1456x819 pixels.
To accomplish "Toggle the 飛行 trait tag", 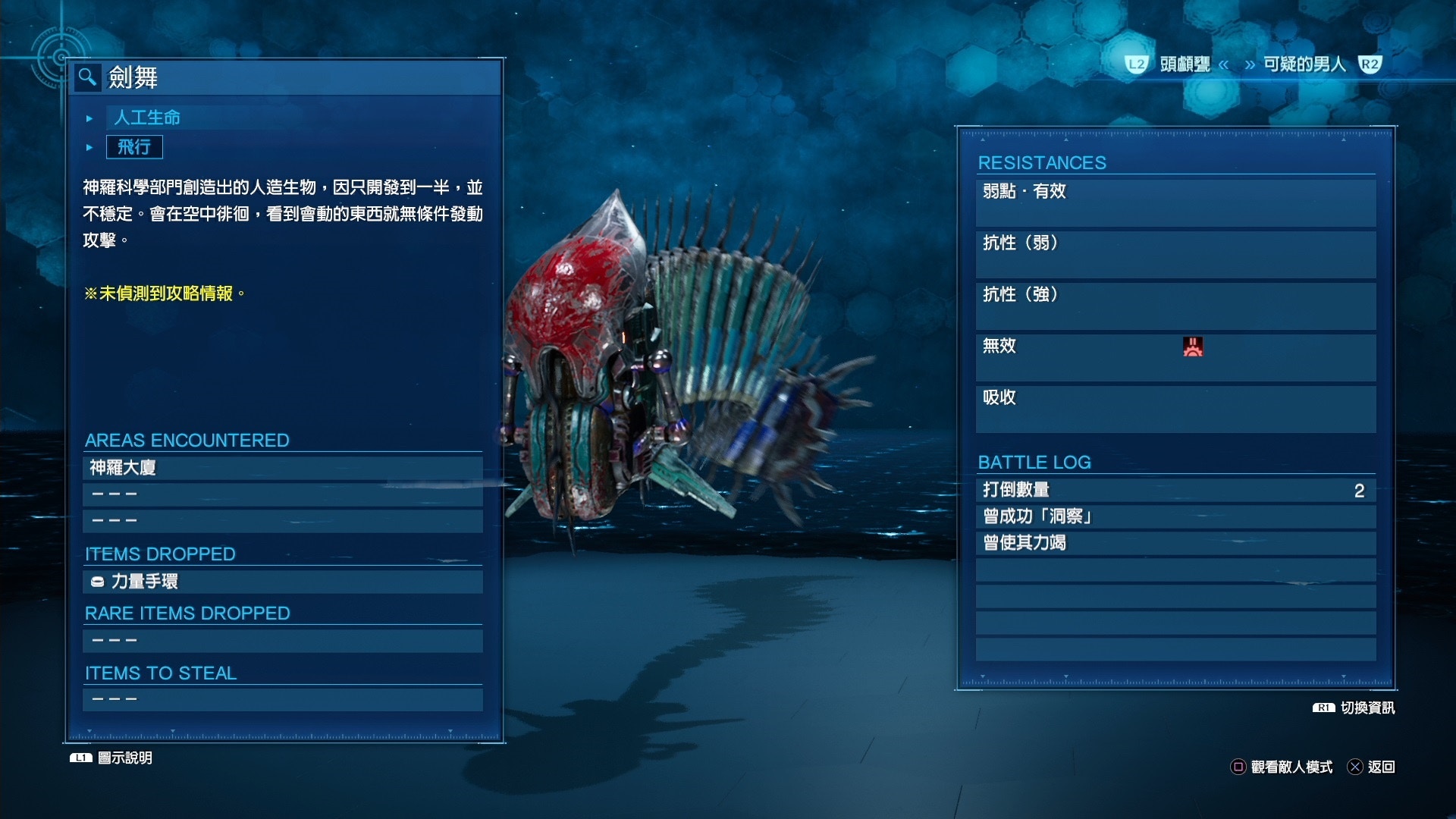I will point(135,147).
